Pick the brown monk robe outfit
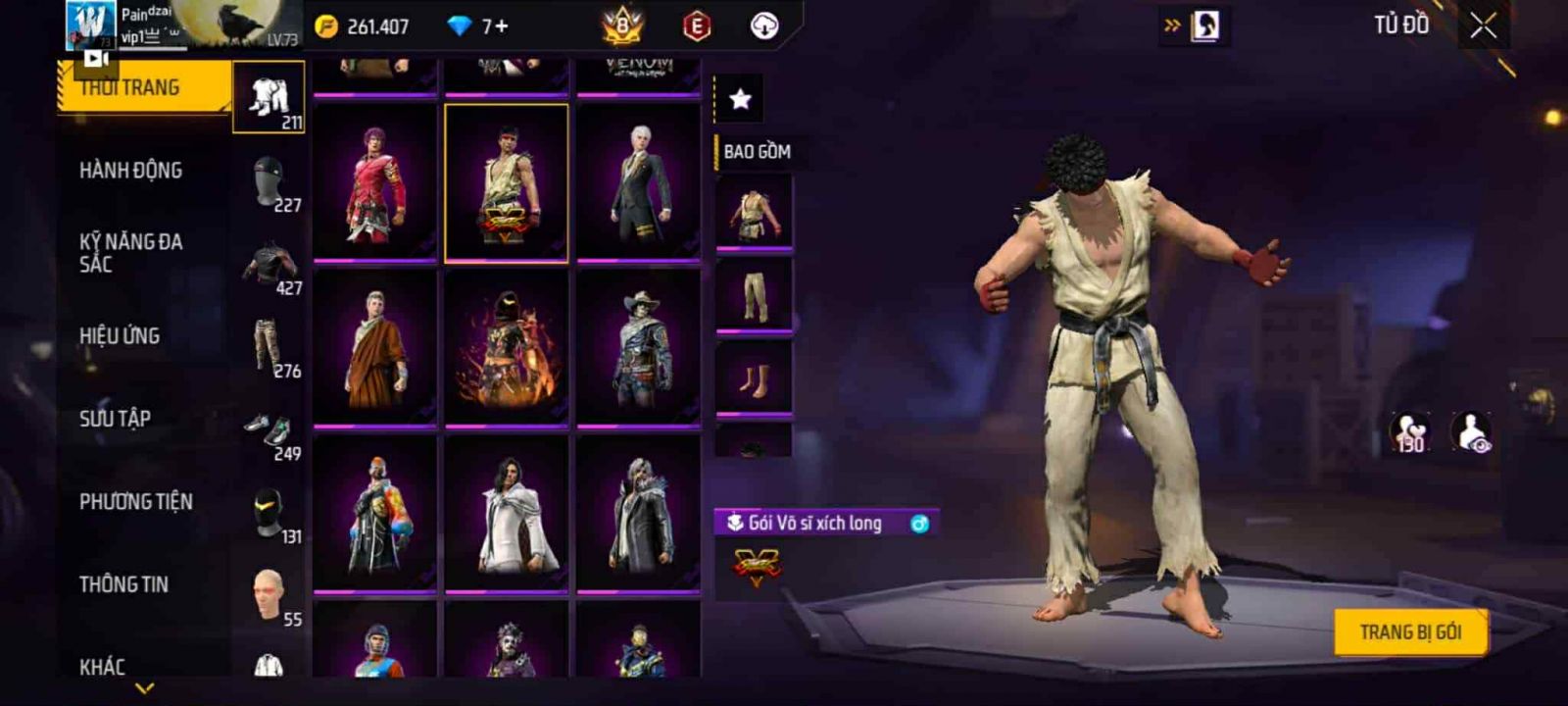Viewport: 1568px width, 706px height. click(375, 348)
